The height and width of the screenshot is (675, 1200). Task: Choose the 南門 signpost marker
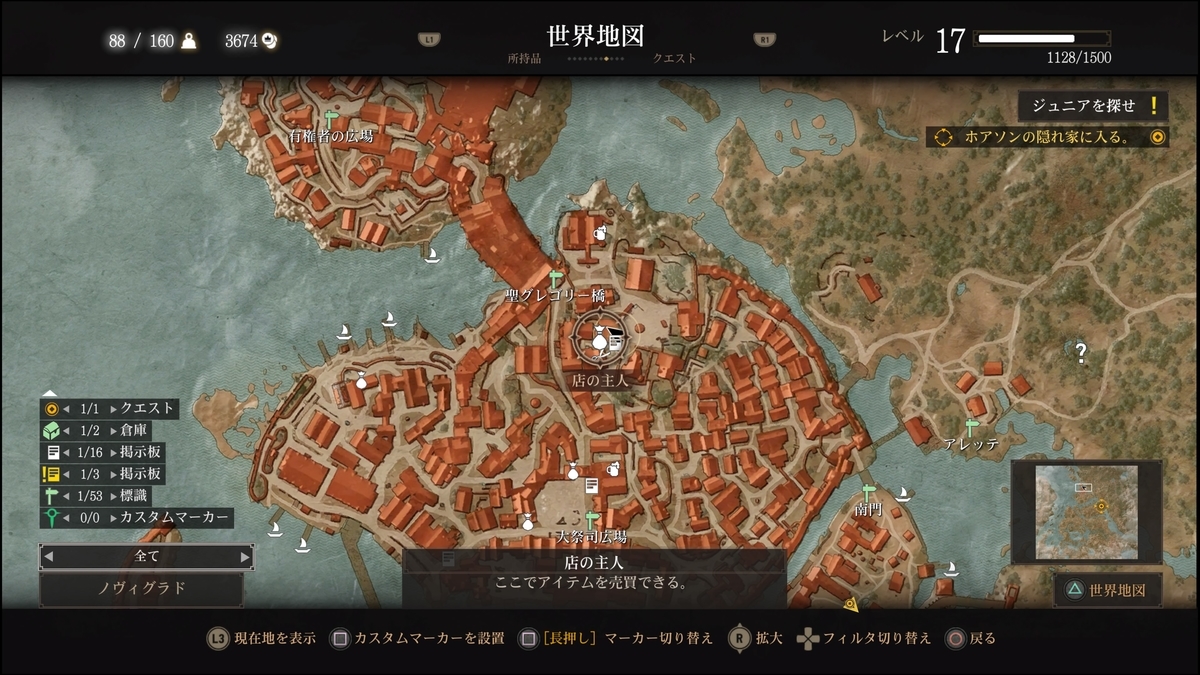(x=869, y=492)
